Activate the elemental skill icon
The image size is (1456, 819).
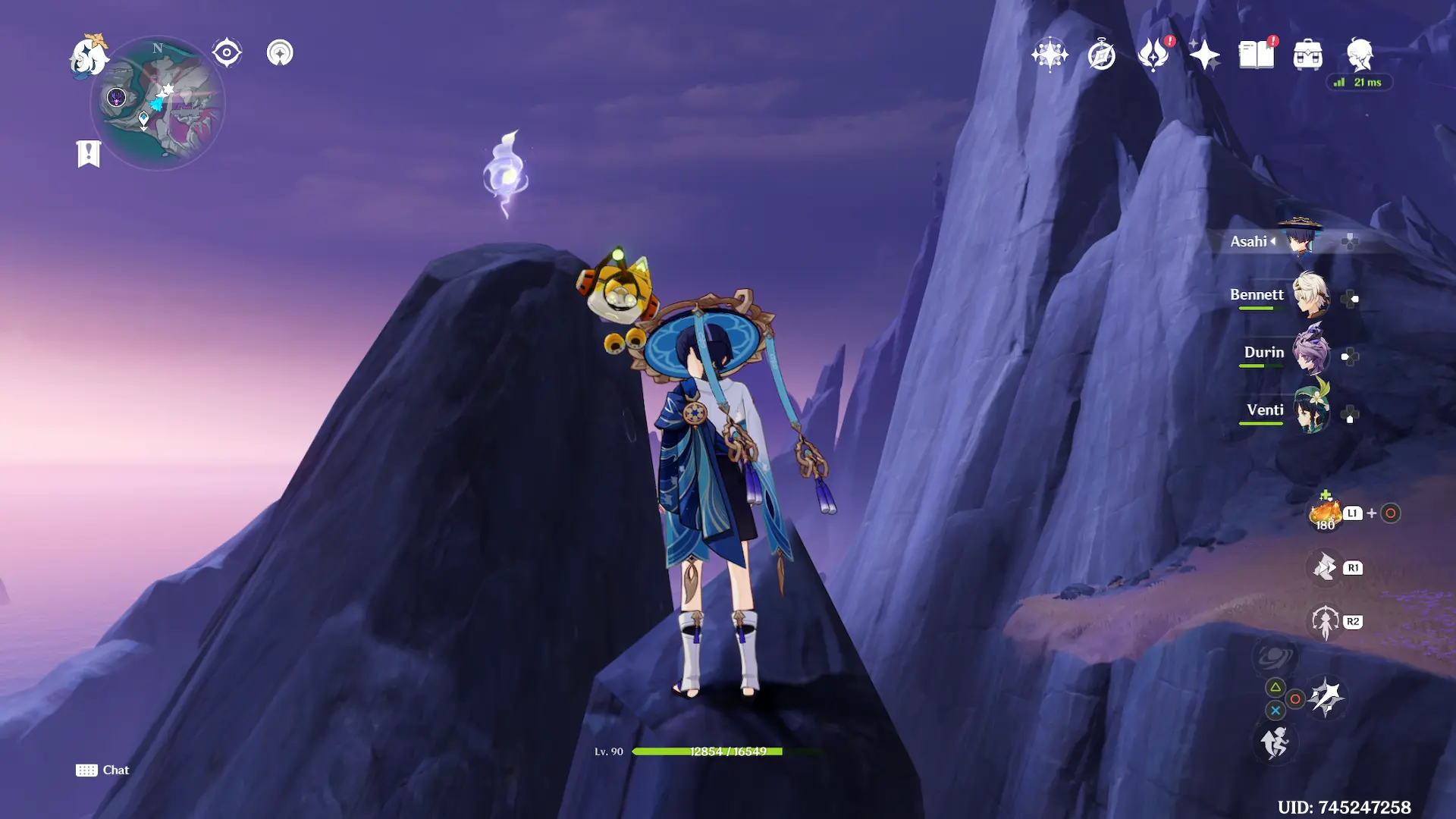pos(1325,567)
